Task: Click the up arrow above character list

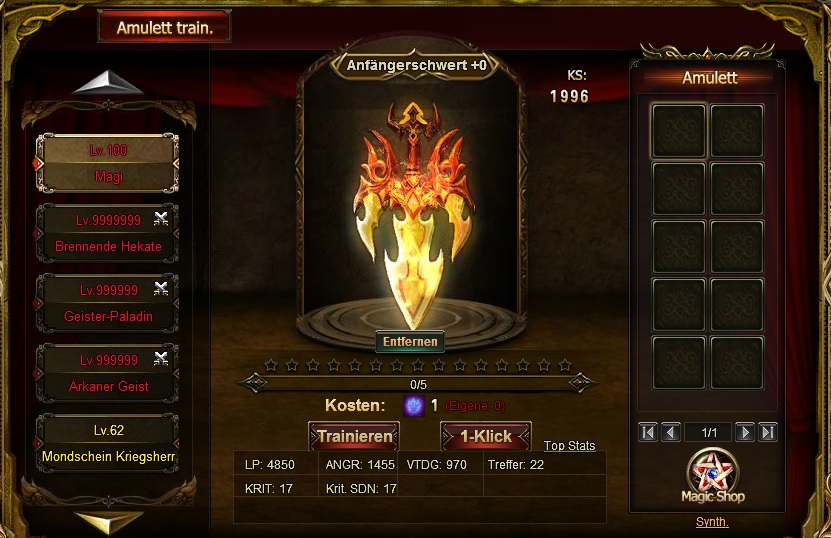Action: point(109,83)
